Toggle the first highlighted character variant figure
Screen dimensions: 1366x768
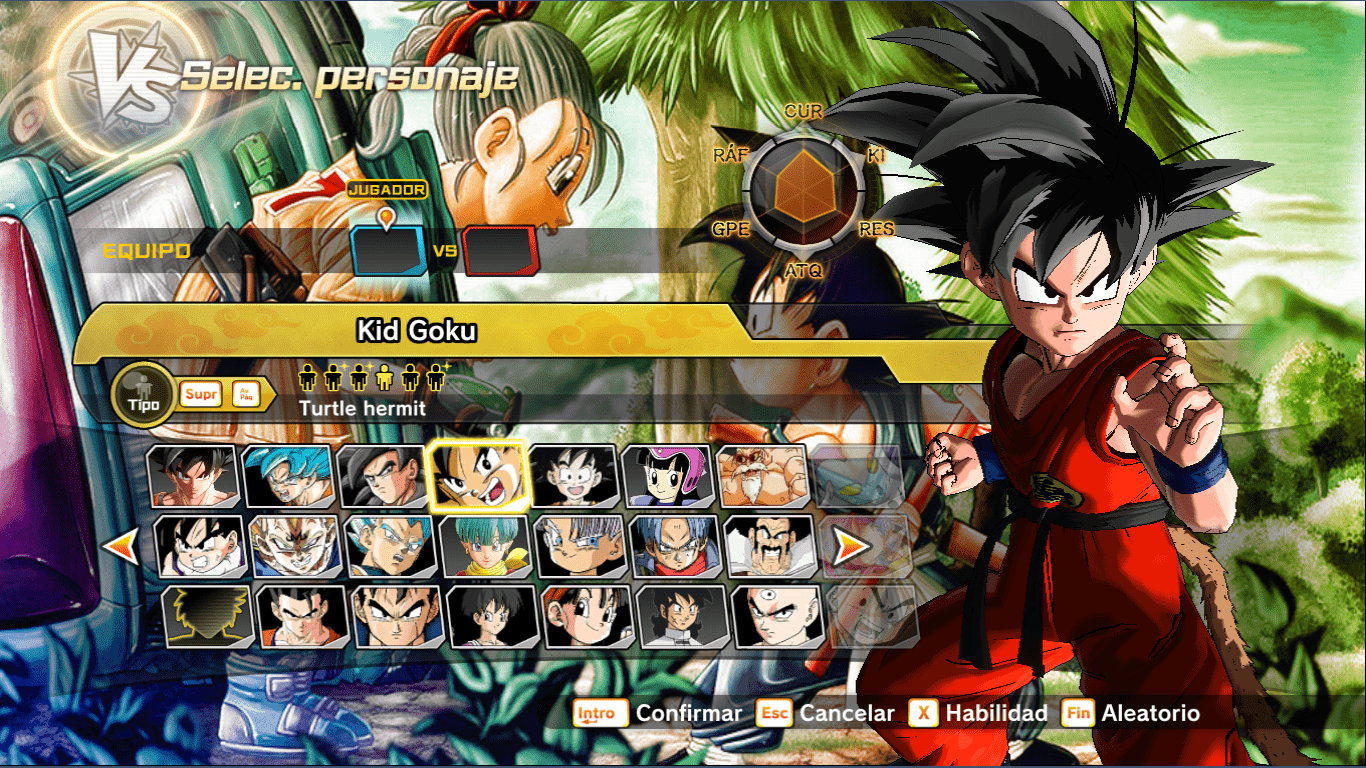click(308, 377)
